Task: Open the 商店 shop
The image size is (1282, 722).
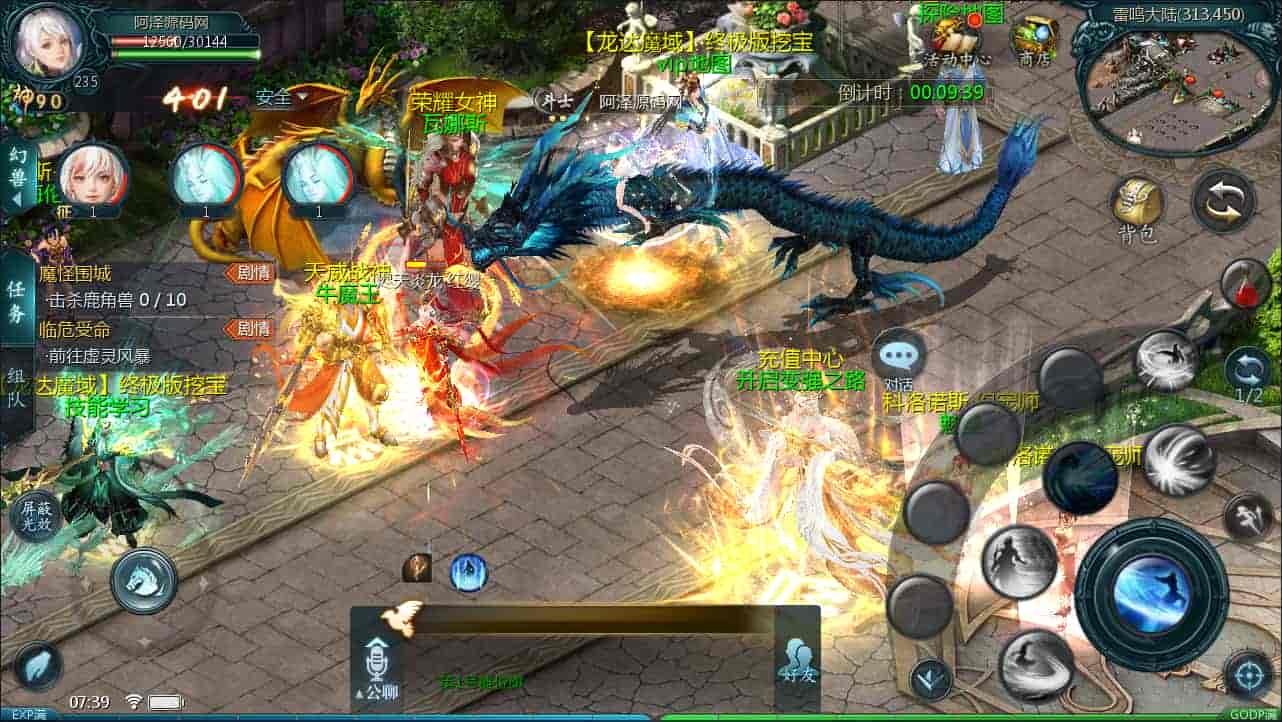Action: point(1033,41)
